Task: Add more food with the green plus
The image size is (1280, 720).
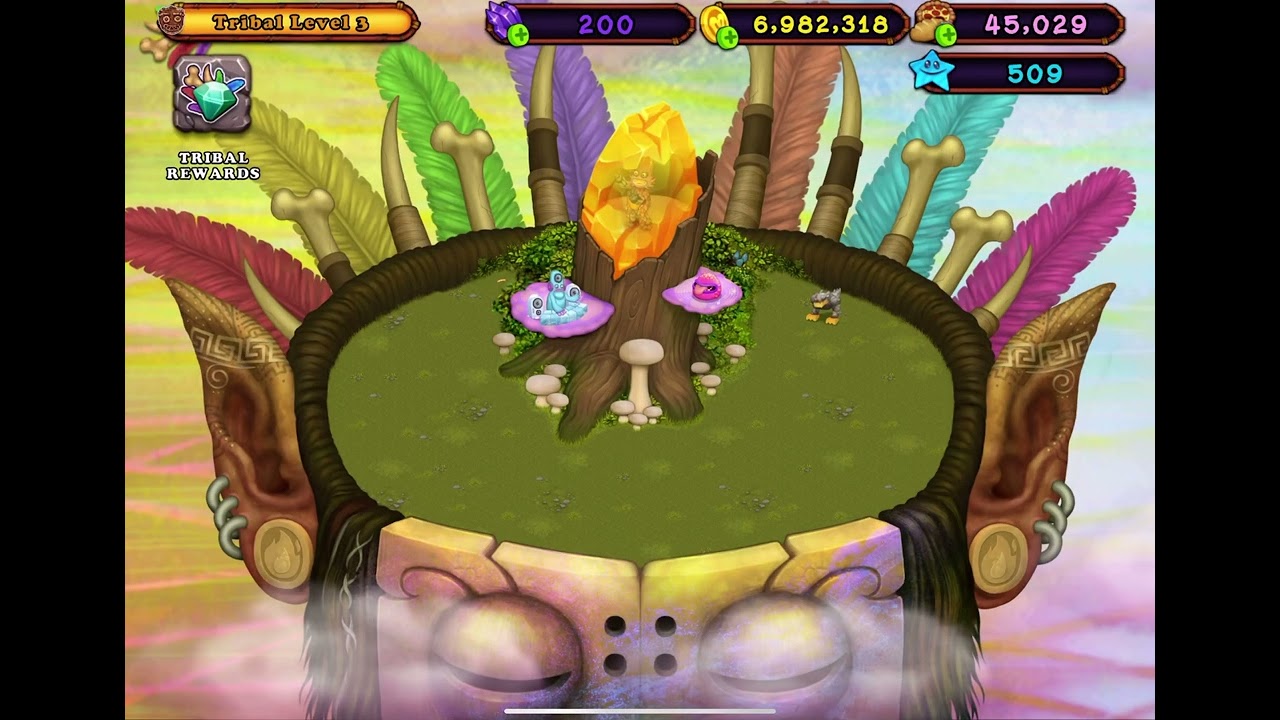Action: tap(945, 36)
